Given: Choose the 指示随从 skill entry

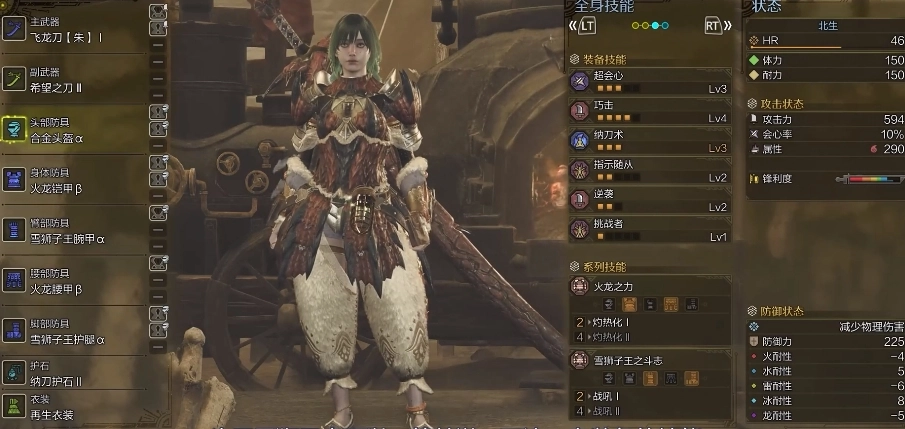Looking at the screenshot, I should [648, 170].
